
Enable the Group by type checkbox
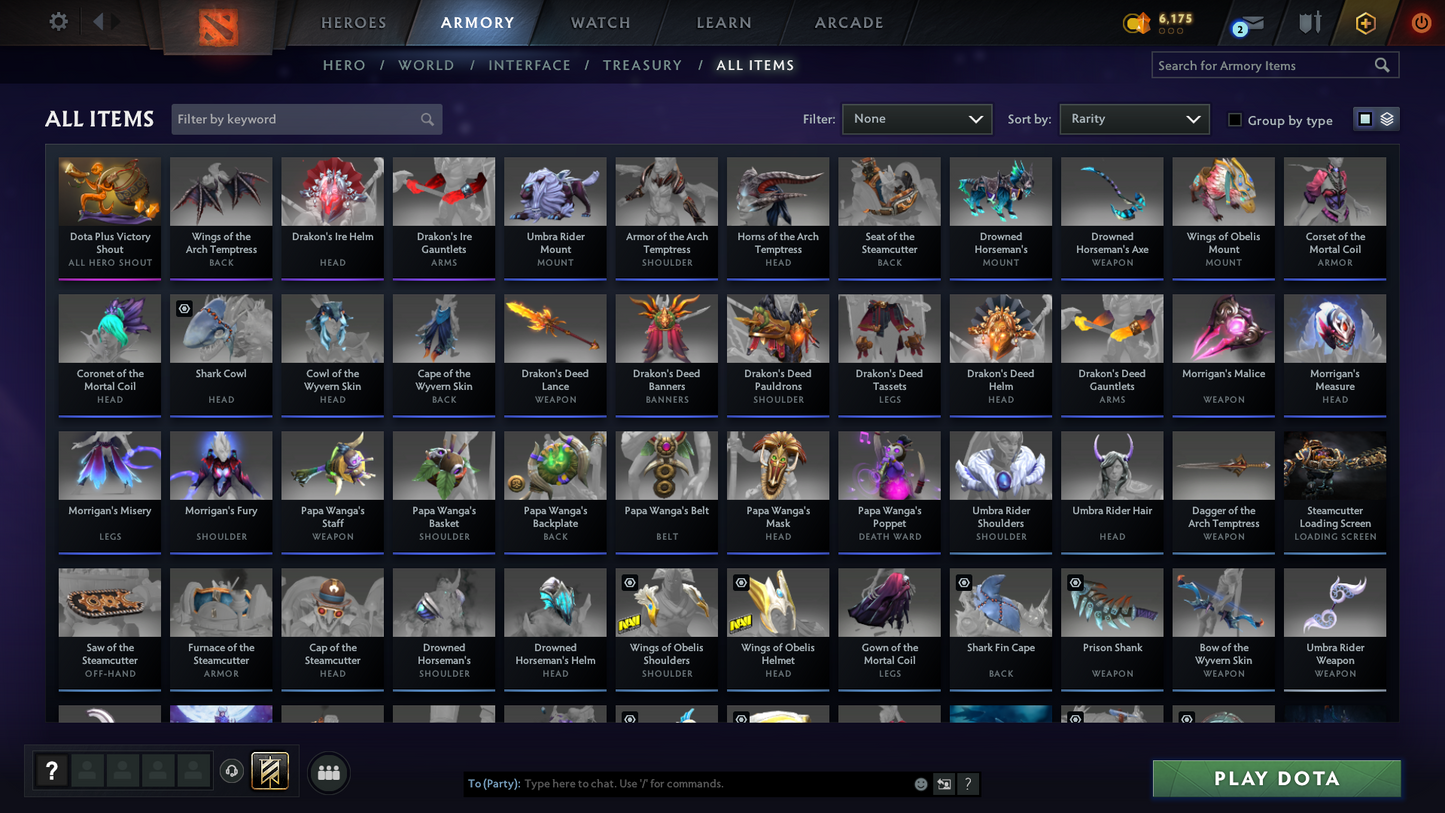pos(1235,120)
